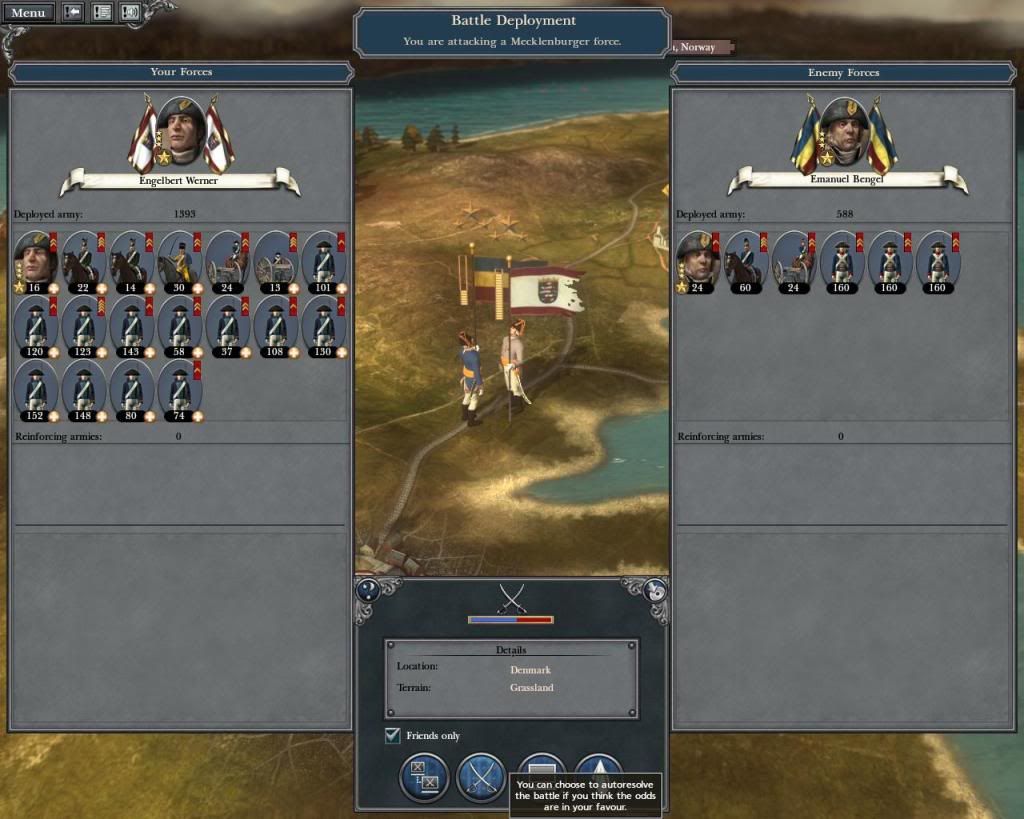Click the swirl icon at details panel corner
Image resolution: width=1024 pixels, height=819 pixels.
(x=656, y=590)
